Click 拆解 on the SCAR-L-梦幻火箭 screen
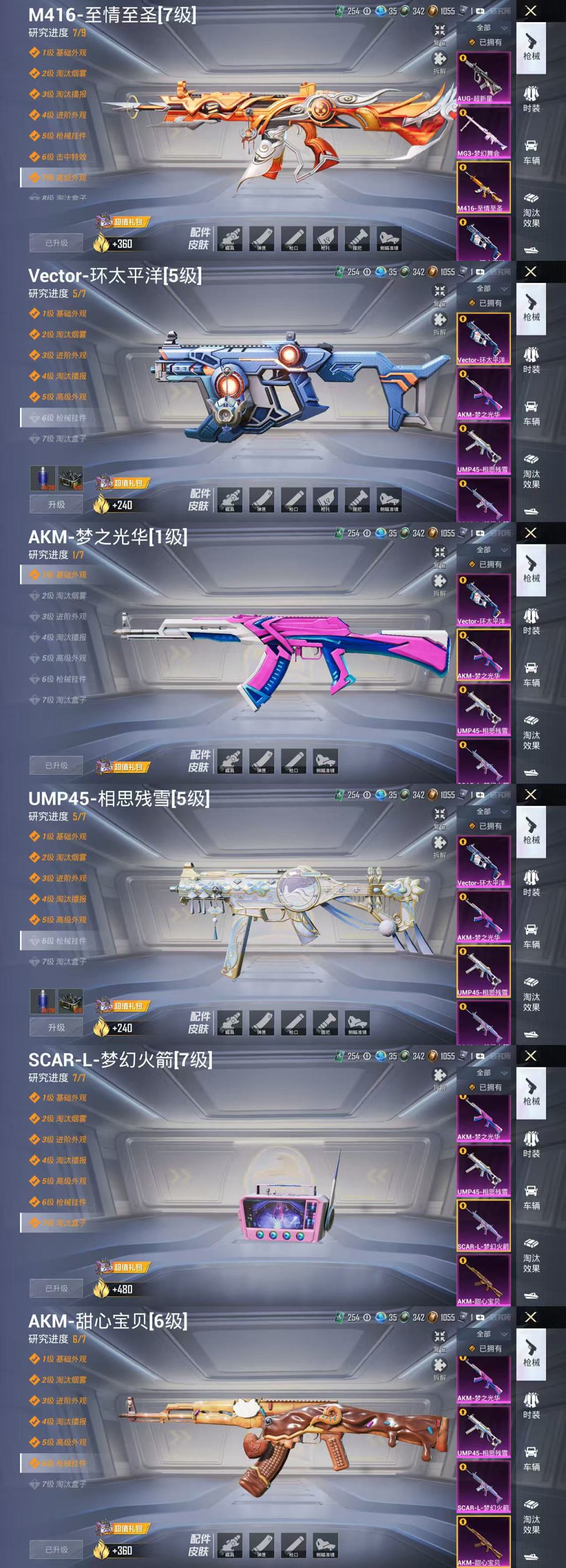 tap(439, 1077)
